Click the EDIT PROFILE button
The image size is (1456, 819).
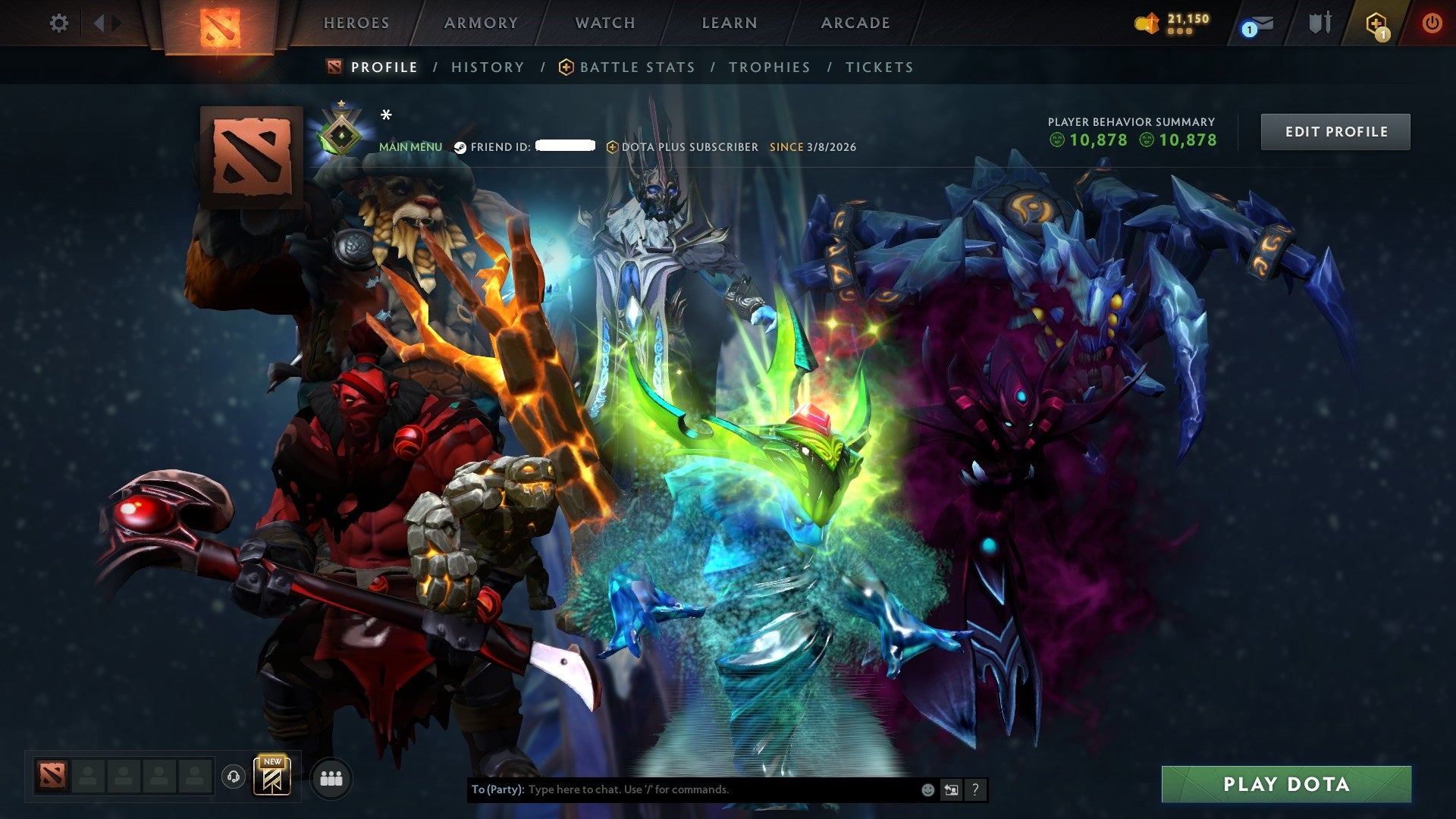point(1335,131)
